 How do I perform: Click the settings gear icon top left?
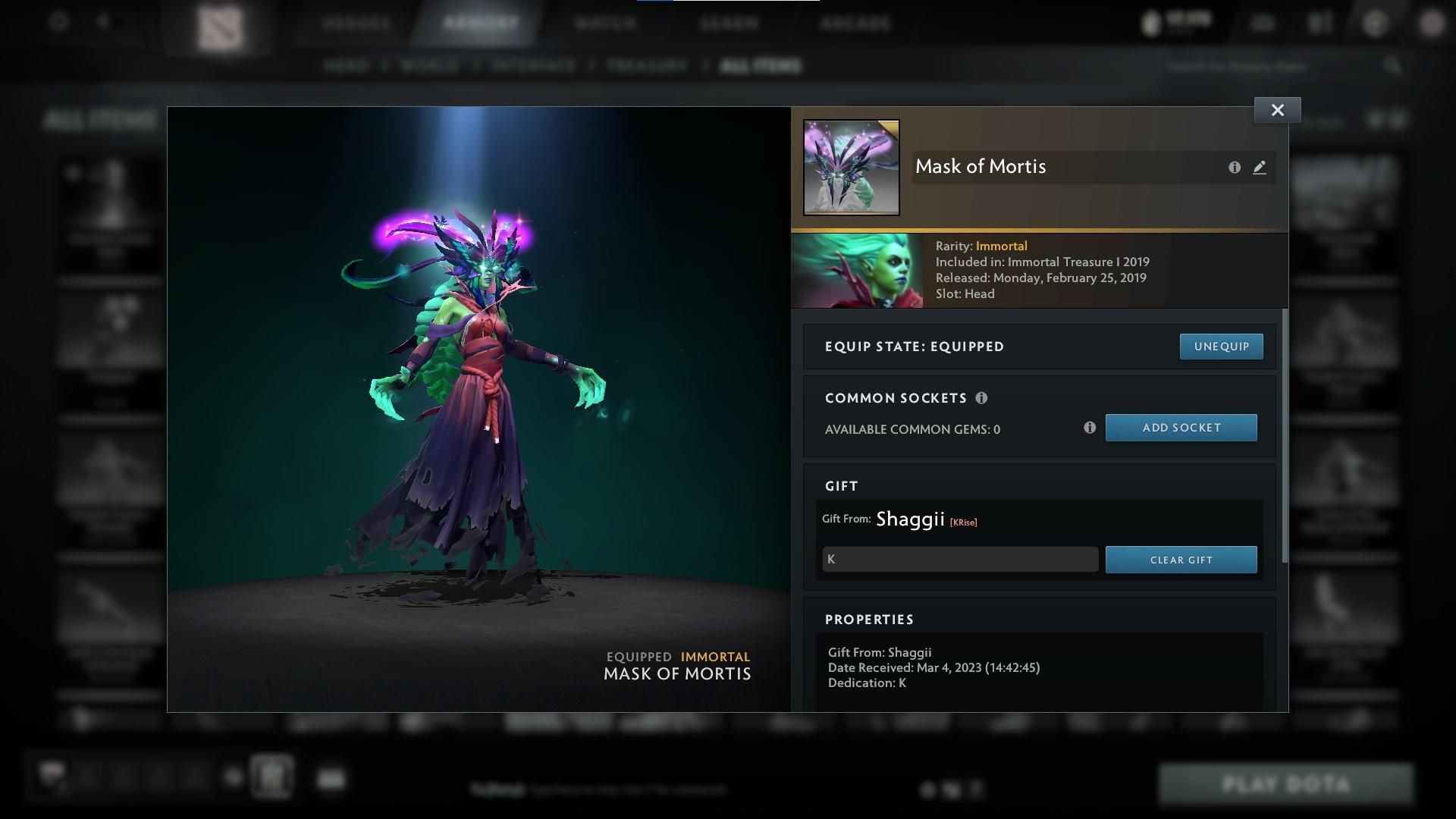pos(57,21)
